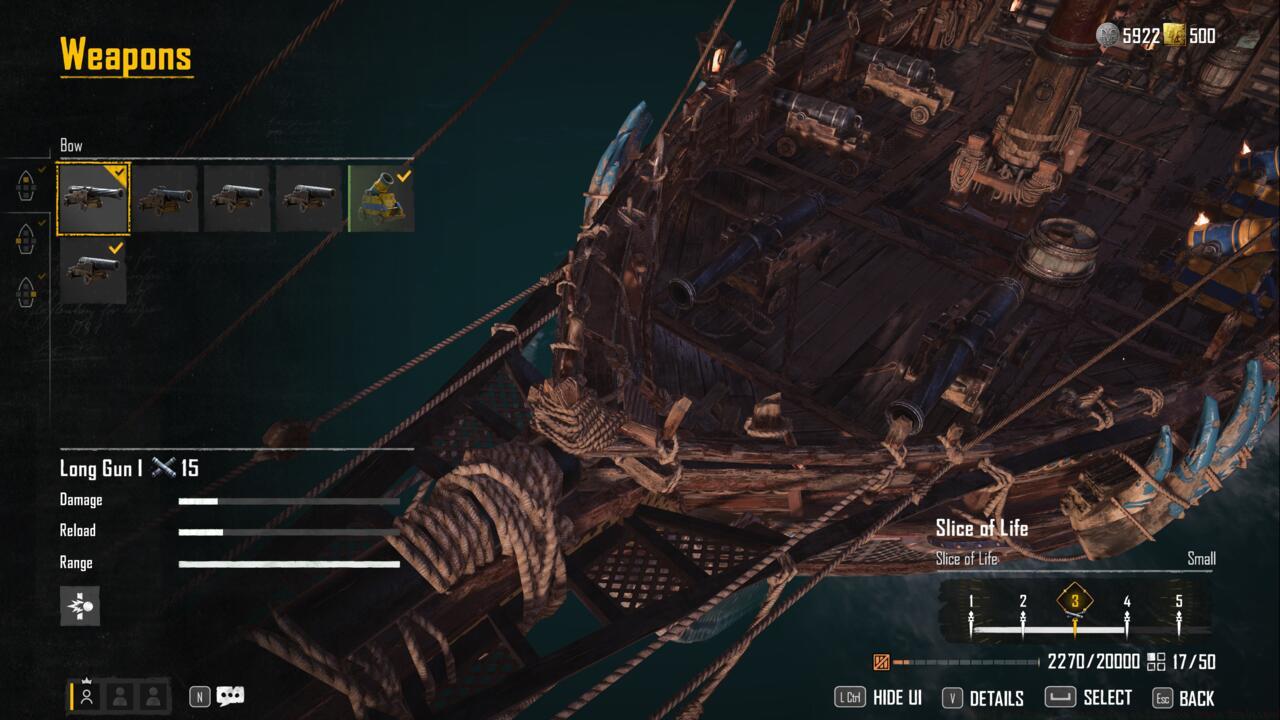Image resolution: width=1280 pixels, height=720 pixels.
Task: Toggle the second-row equipped cannon
Action: pos(95,270)
